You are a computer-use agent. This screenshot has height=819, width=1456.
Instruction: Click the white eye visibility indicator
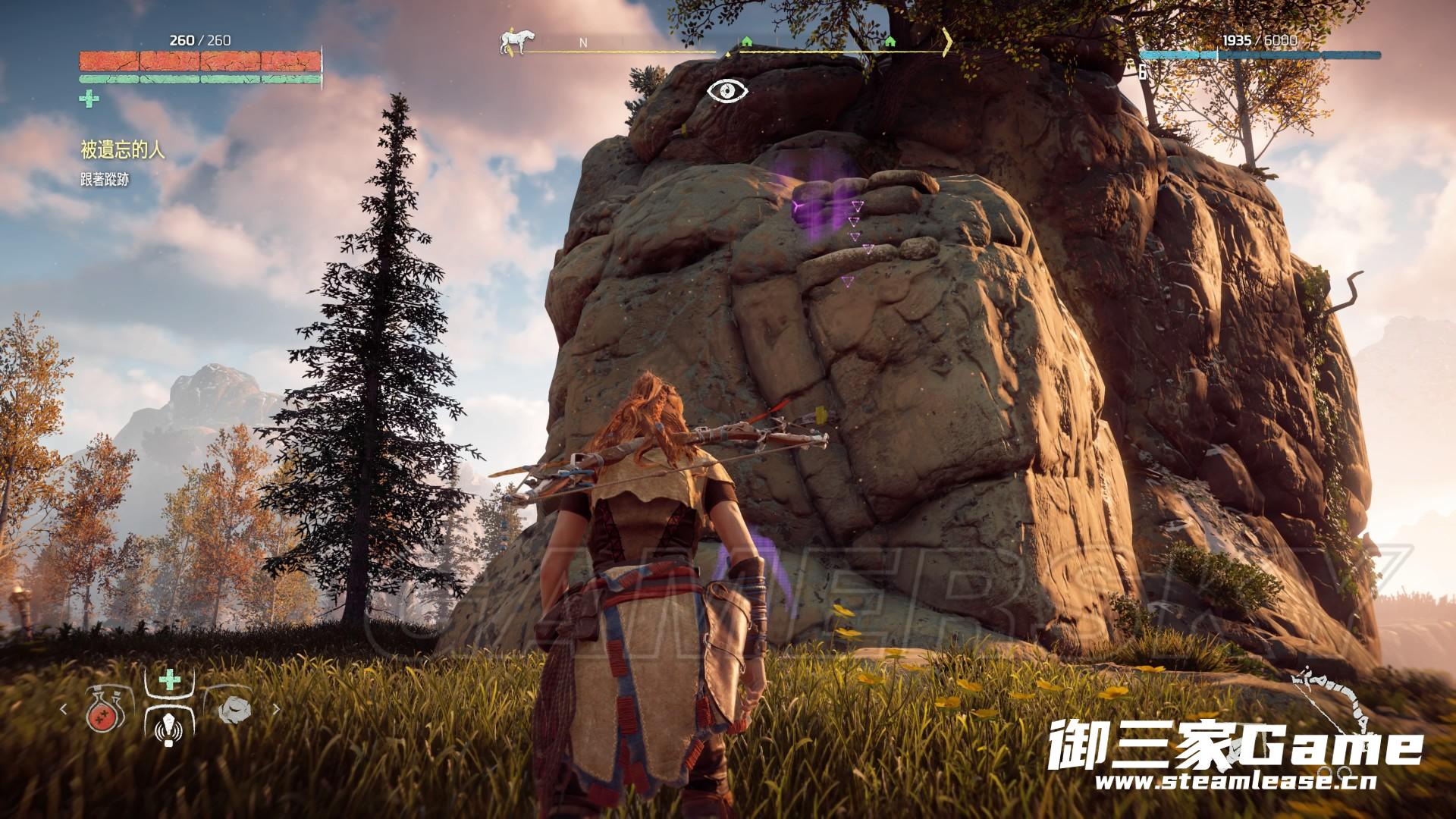727,91
